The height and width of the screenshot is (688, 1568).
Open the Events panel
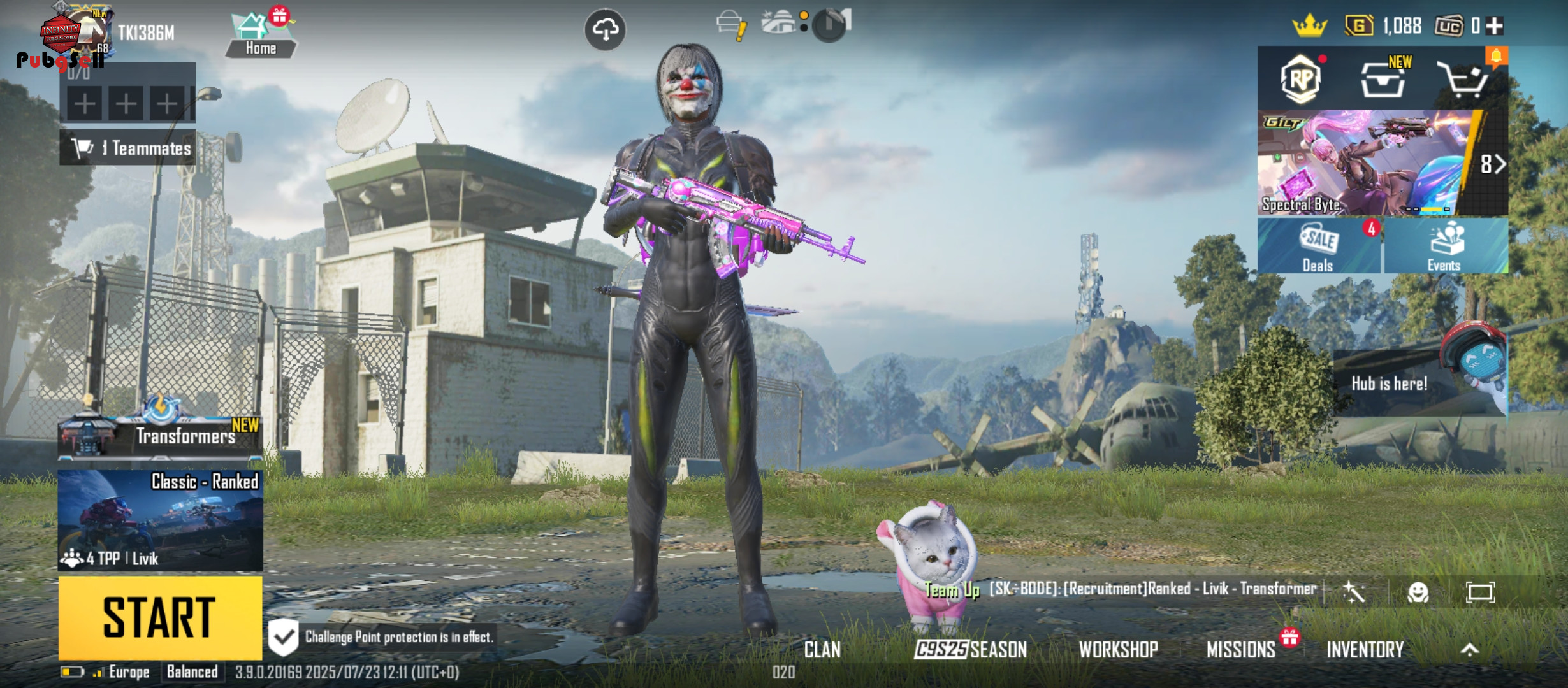click(1444, 247)
